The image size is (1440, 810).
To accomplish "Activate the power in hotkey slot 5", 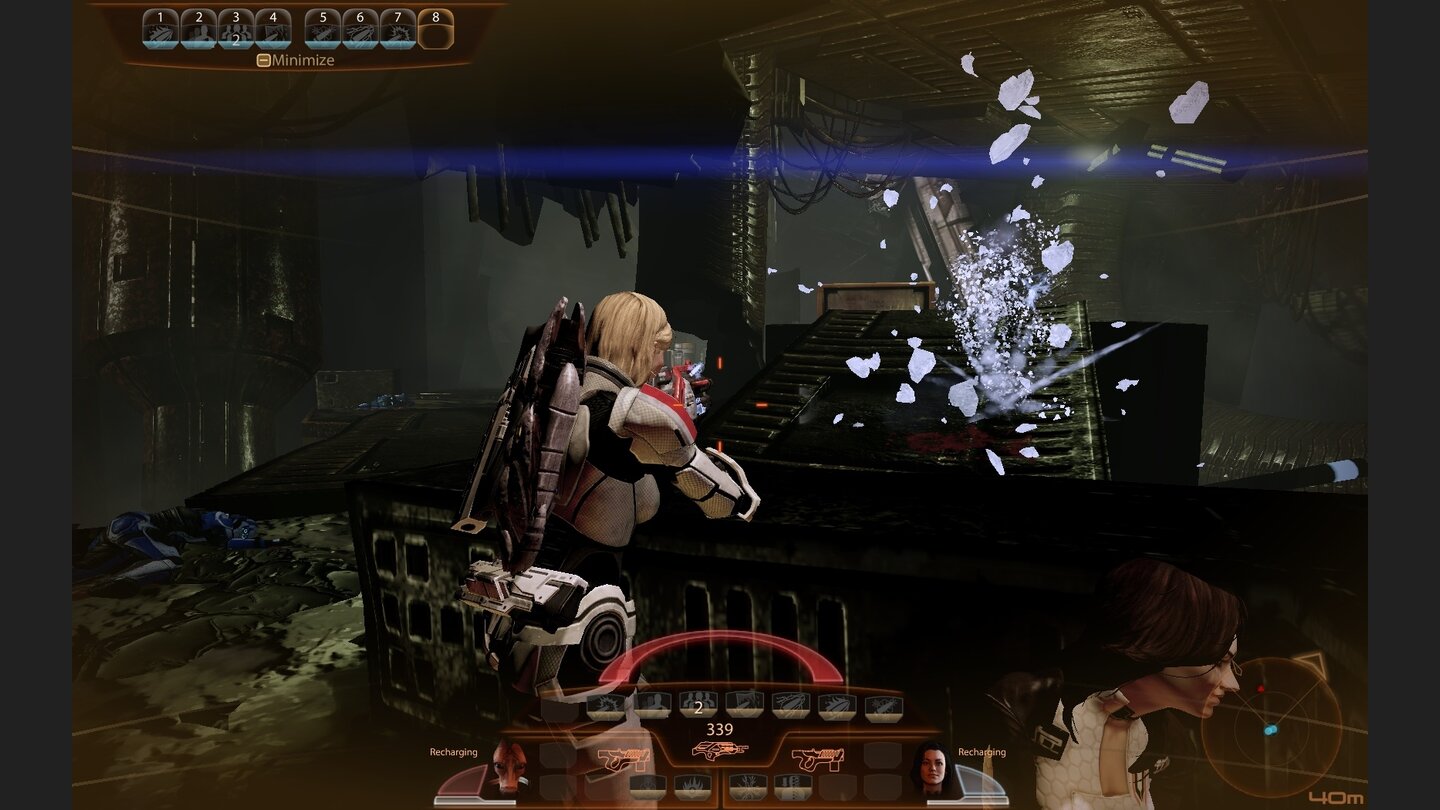I will (x=320, y=28).
